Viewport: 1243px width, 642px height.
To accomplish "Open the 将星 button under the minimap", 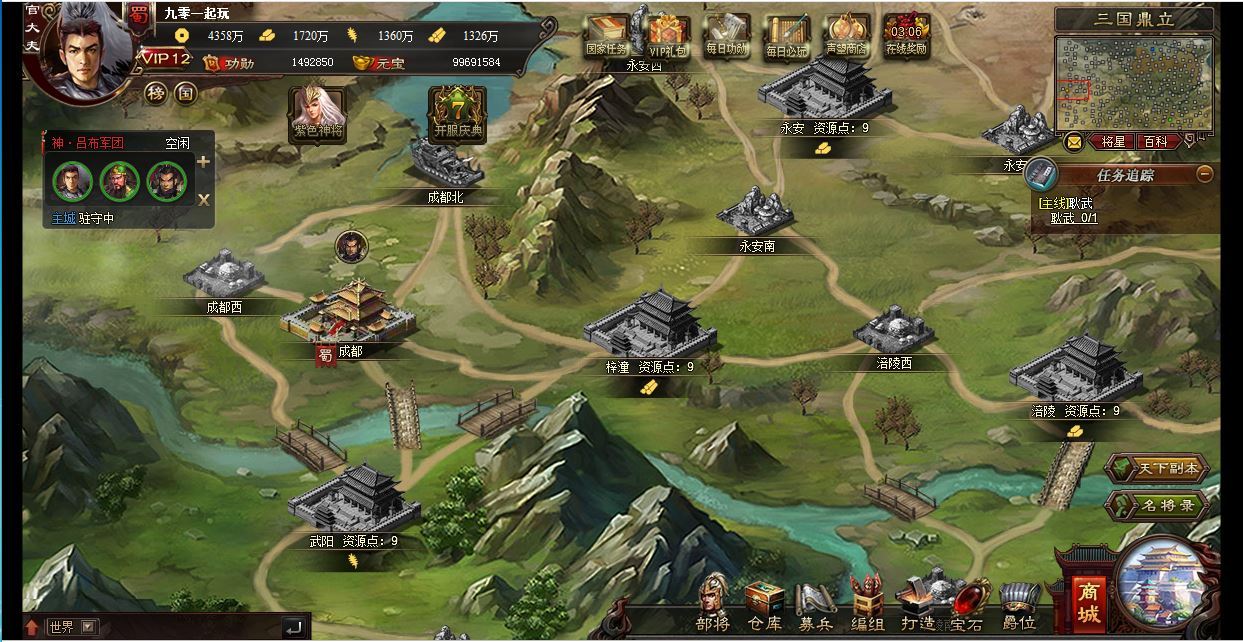I will pos(1112,142).
